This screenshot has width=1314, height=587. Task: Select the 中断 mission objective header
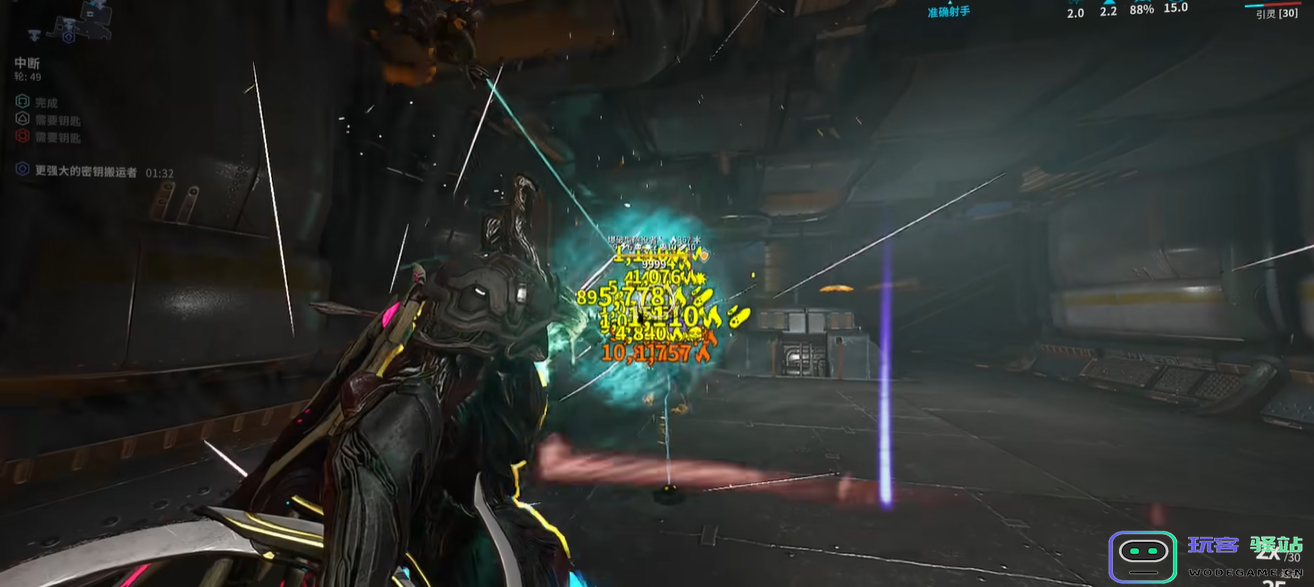pos(27,63)
